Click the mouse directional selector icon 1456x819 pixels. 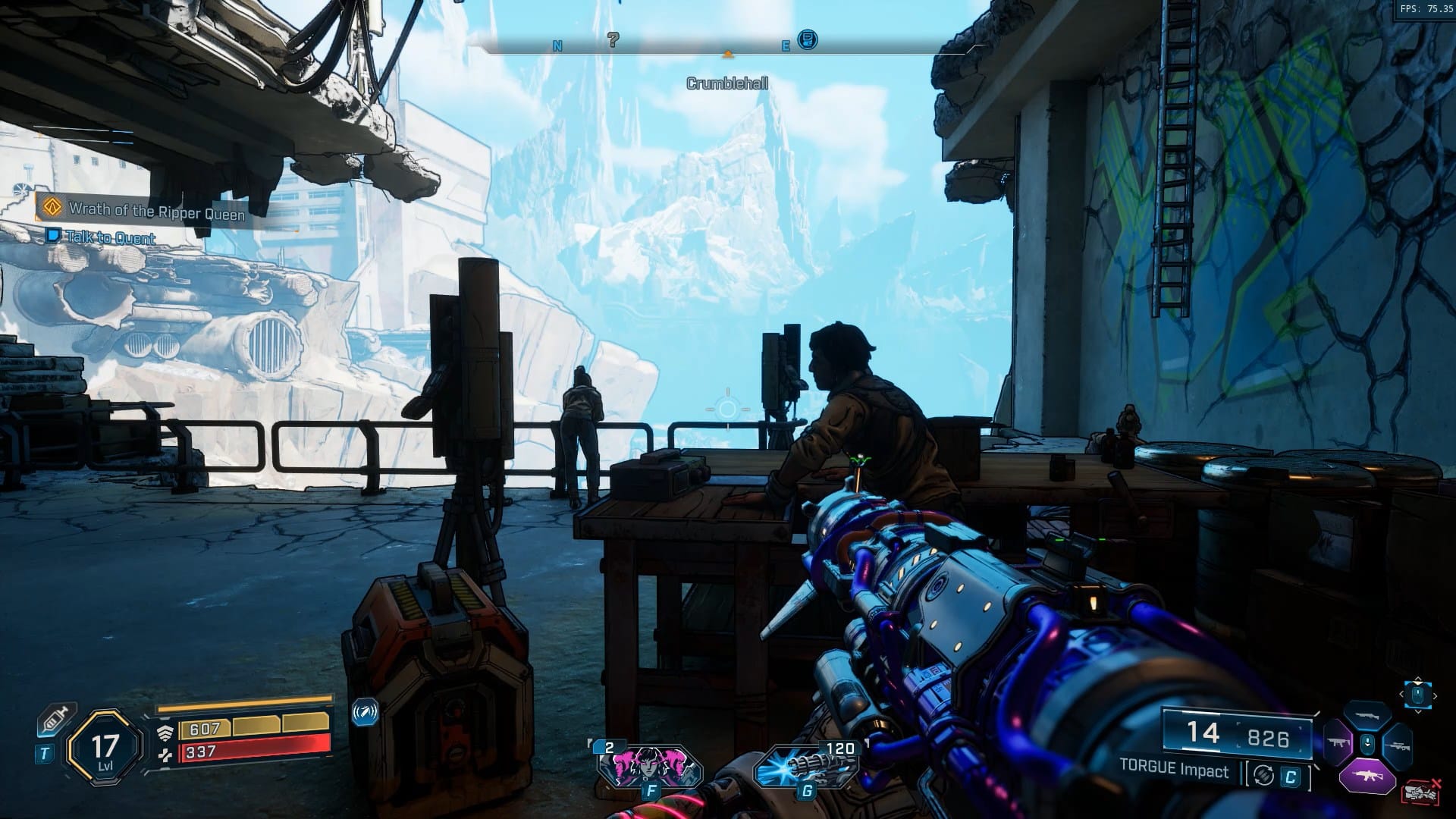(1418, 695)
